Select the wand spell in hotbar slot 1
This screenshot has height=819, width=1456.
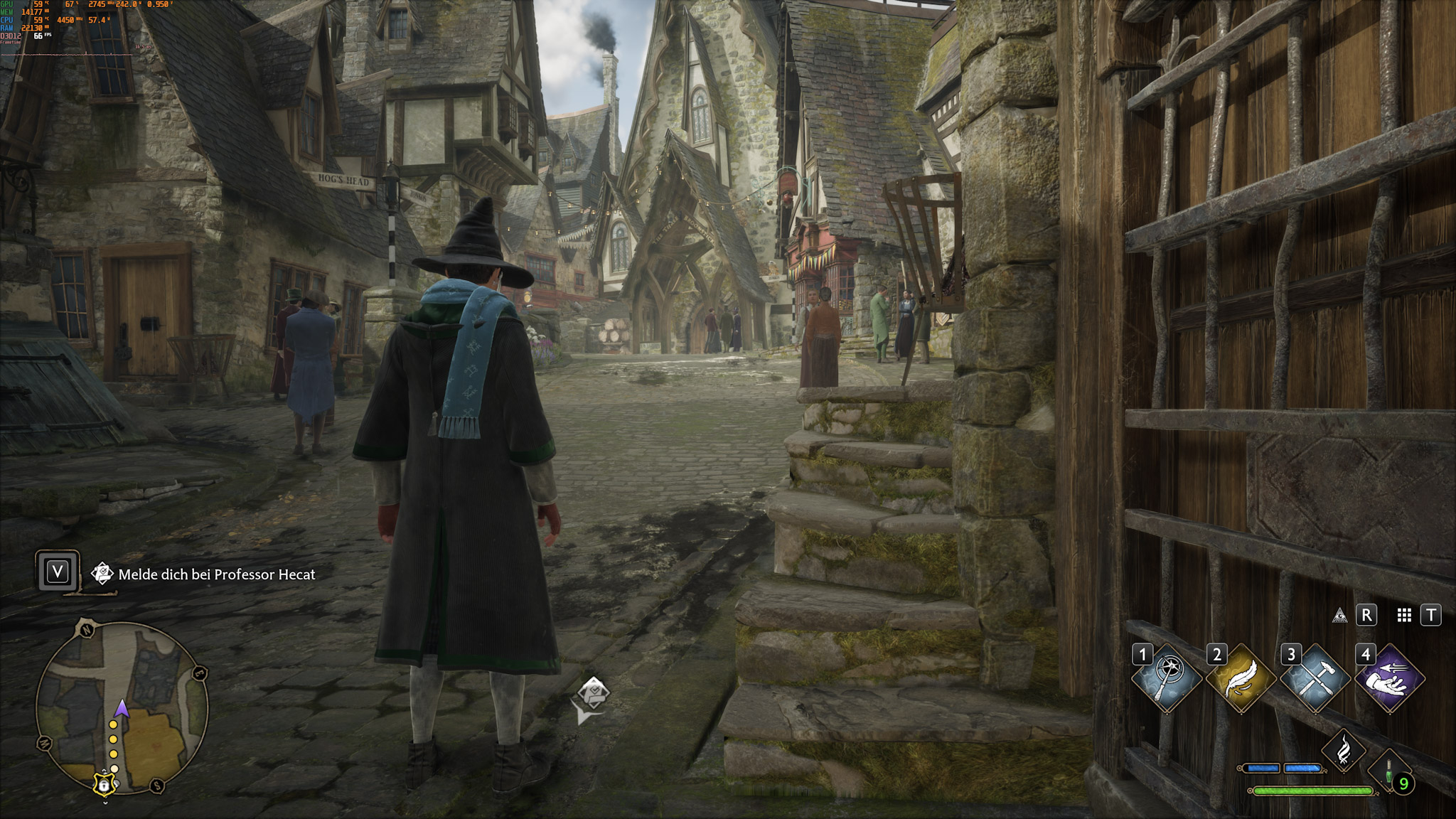point(1167,678)
